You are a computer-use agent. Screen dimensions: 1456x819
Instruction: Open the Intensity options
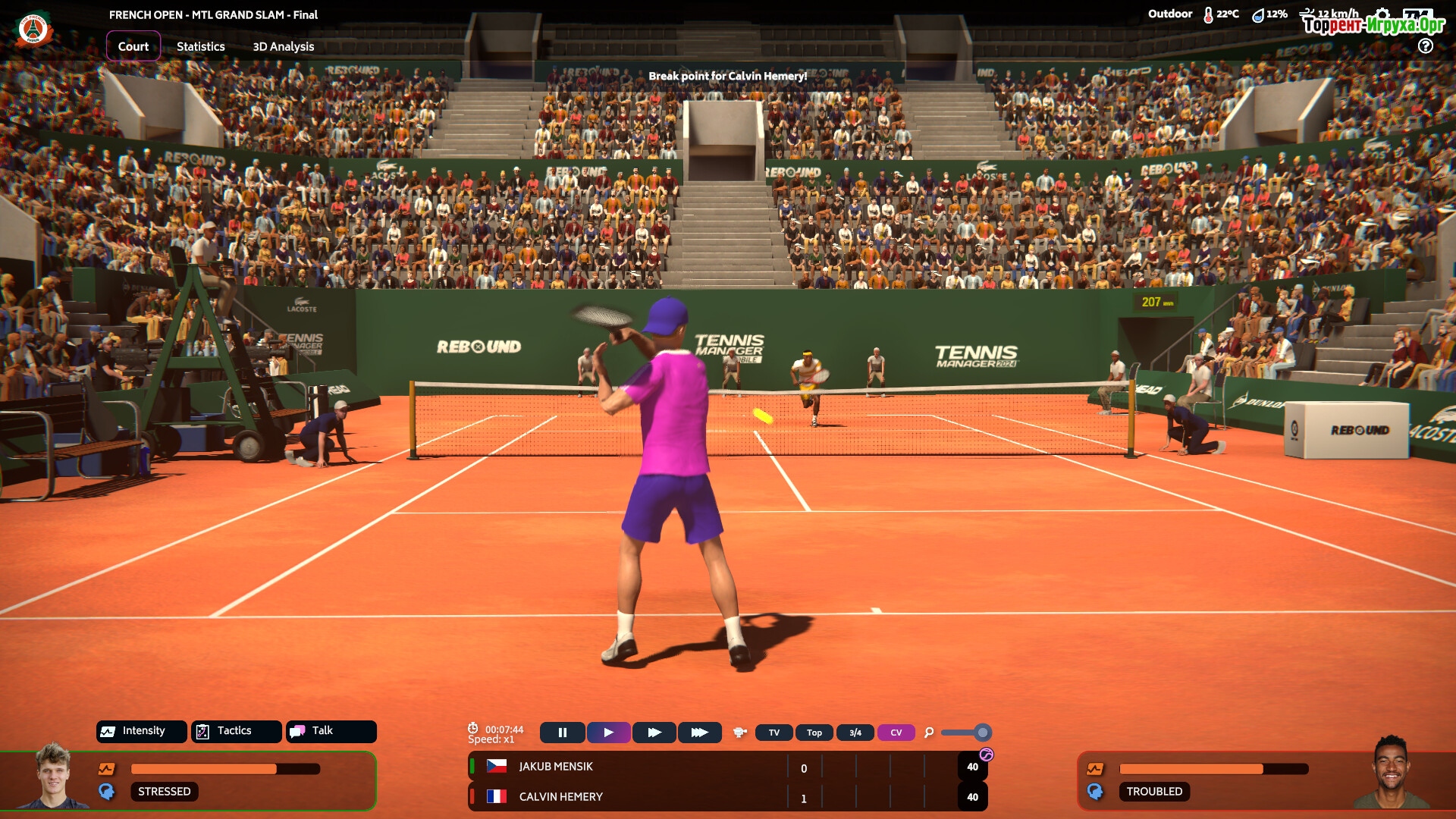coord(142,731)
